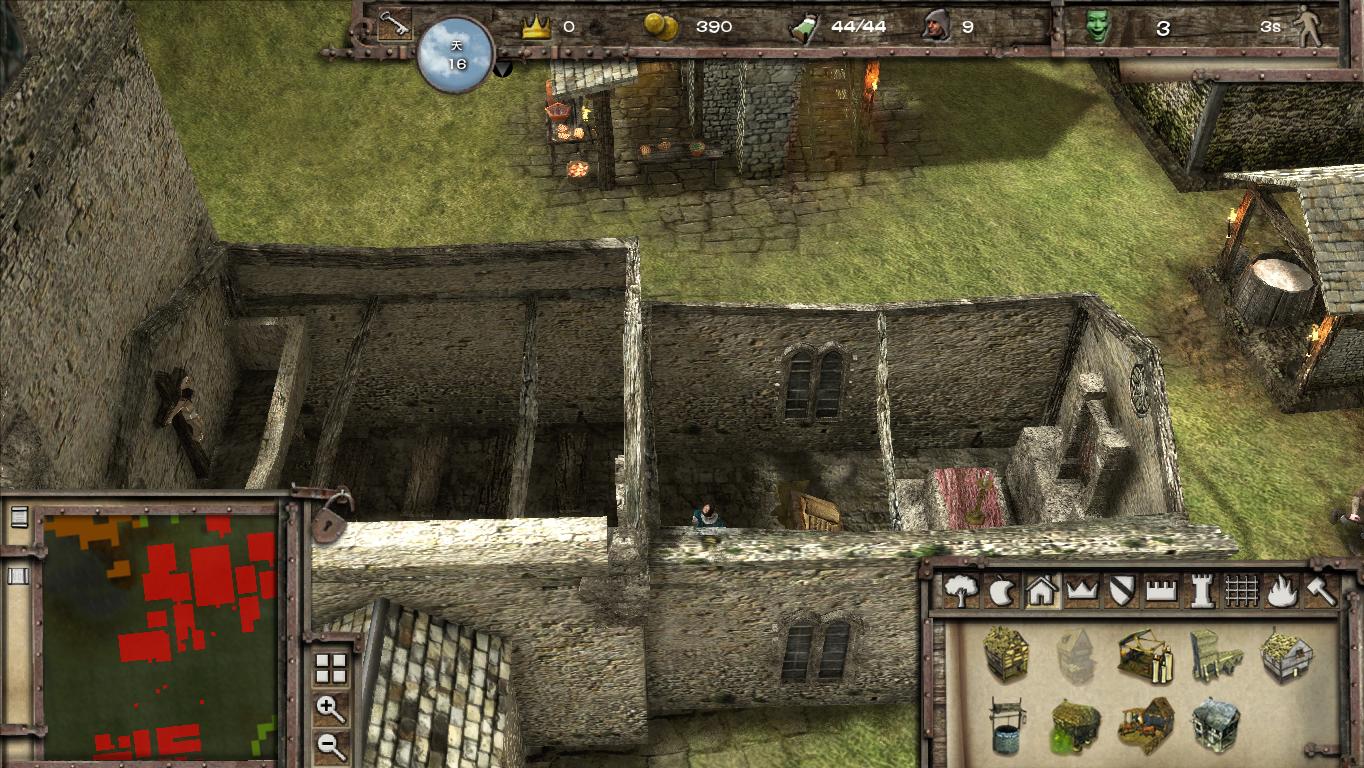Zoom in with the plus magnifier
This screenshot has height=768, width=1364.
(x=330, y=709)
